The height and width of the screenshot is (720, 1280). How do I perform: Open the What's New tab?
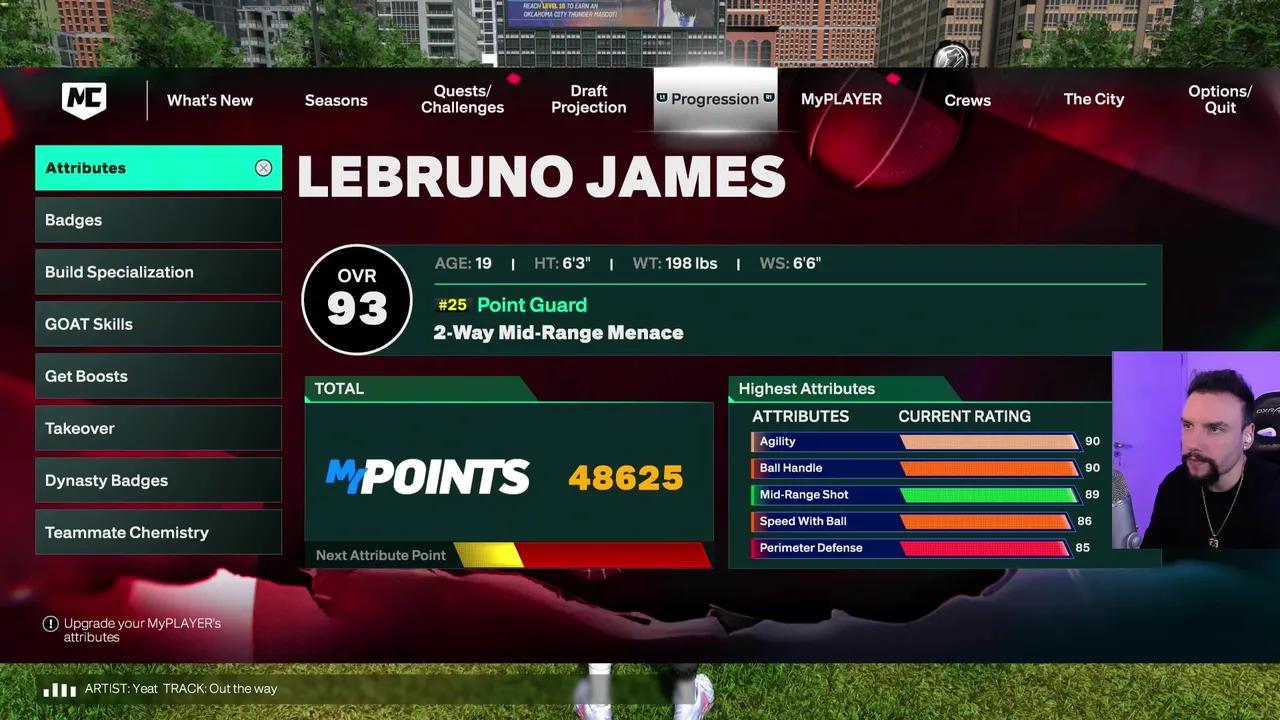click(210, 100)
